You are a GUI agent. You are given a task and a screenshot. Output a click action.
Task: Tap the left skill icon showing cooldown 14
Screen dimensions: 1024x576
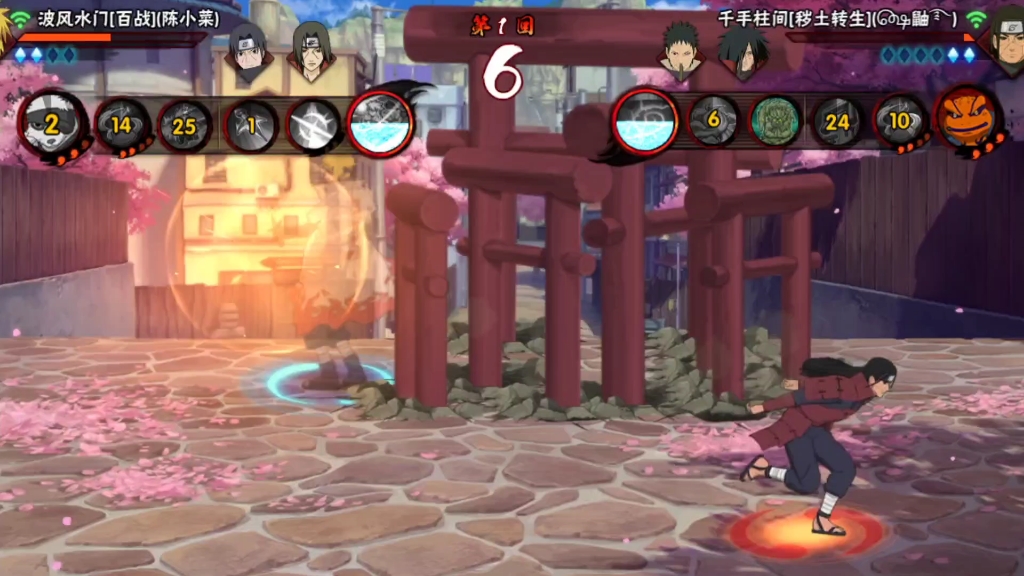(122, 125)
